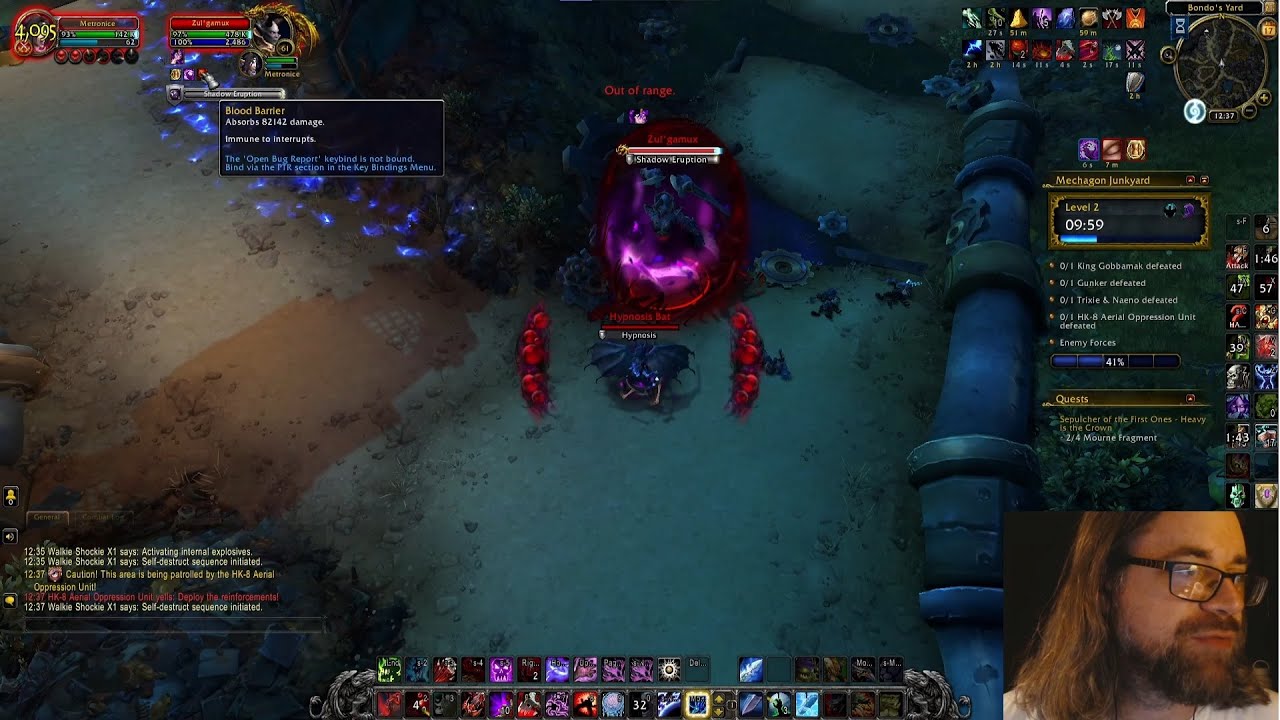
Task: Click the target-of-target Metronice small portrait
Action: point(251,65)
